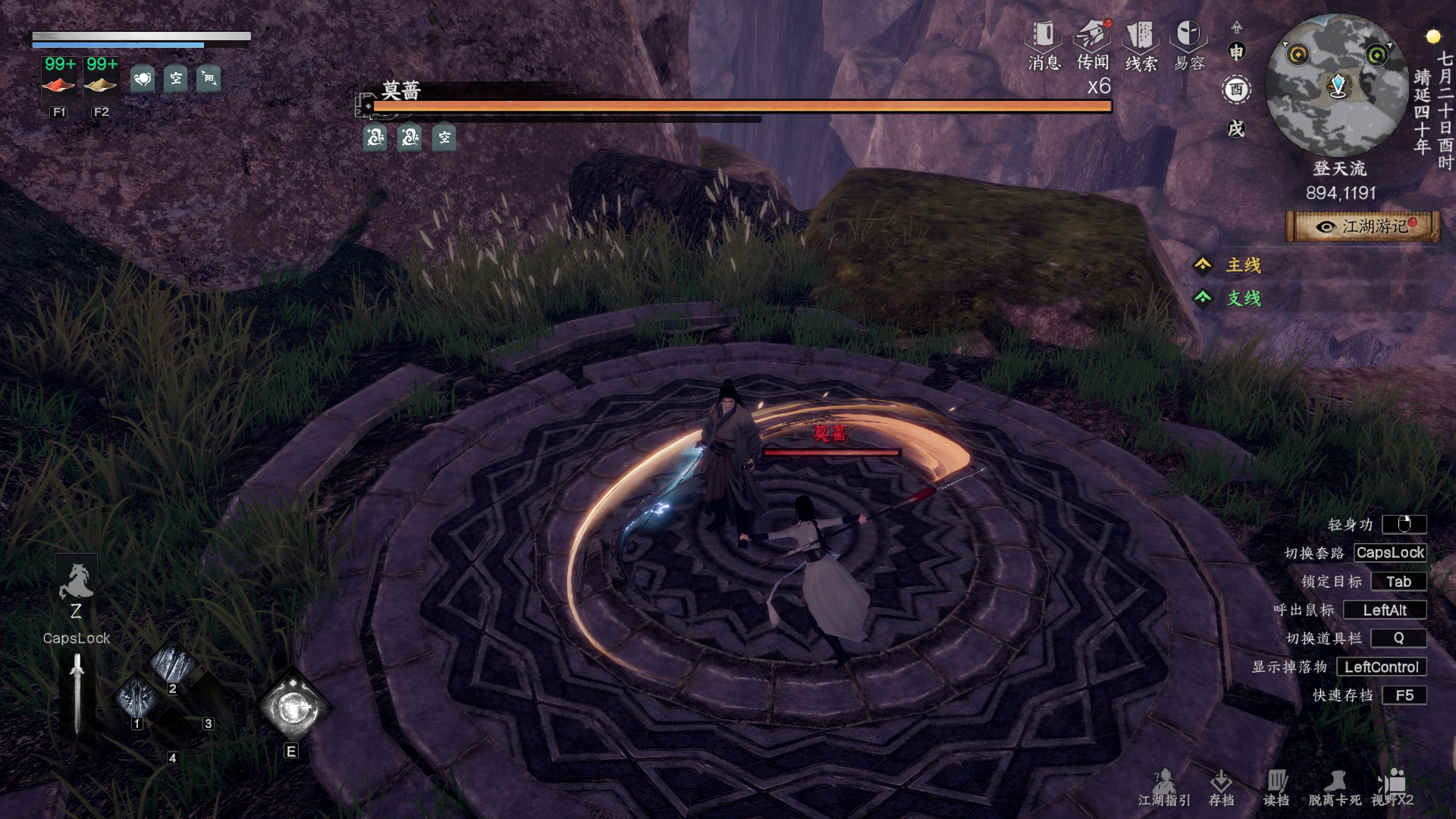1456x819 pixels.
Task: Open the 消息 messages panel
Action: (x=1043, y=44)
